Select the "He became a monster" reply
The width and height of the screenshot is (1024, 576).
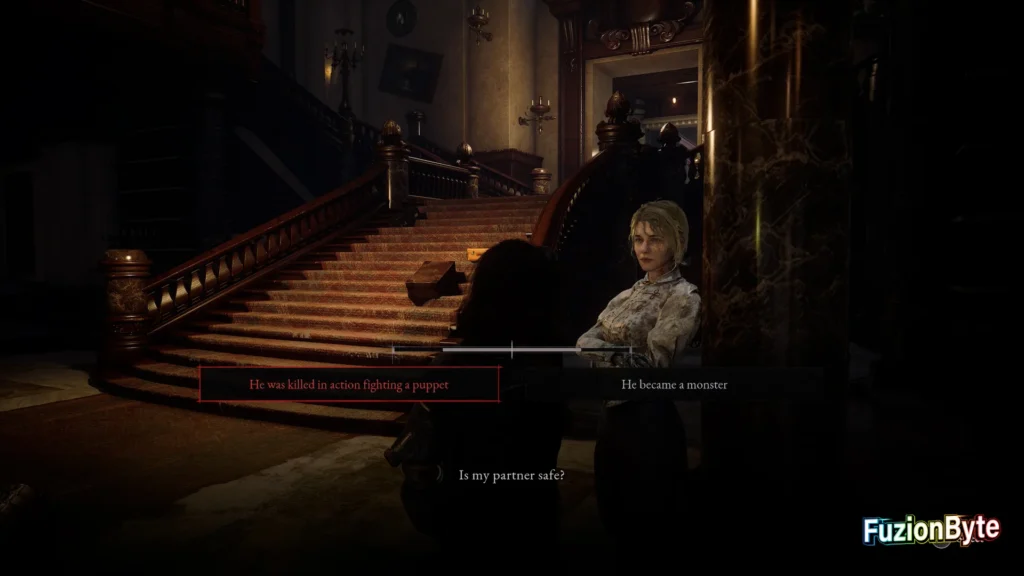pos(673,385)
